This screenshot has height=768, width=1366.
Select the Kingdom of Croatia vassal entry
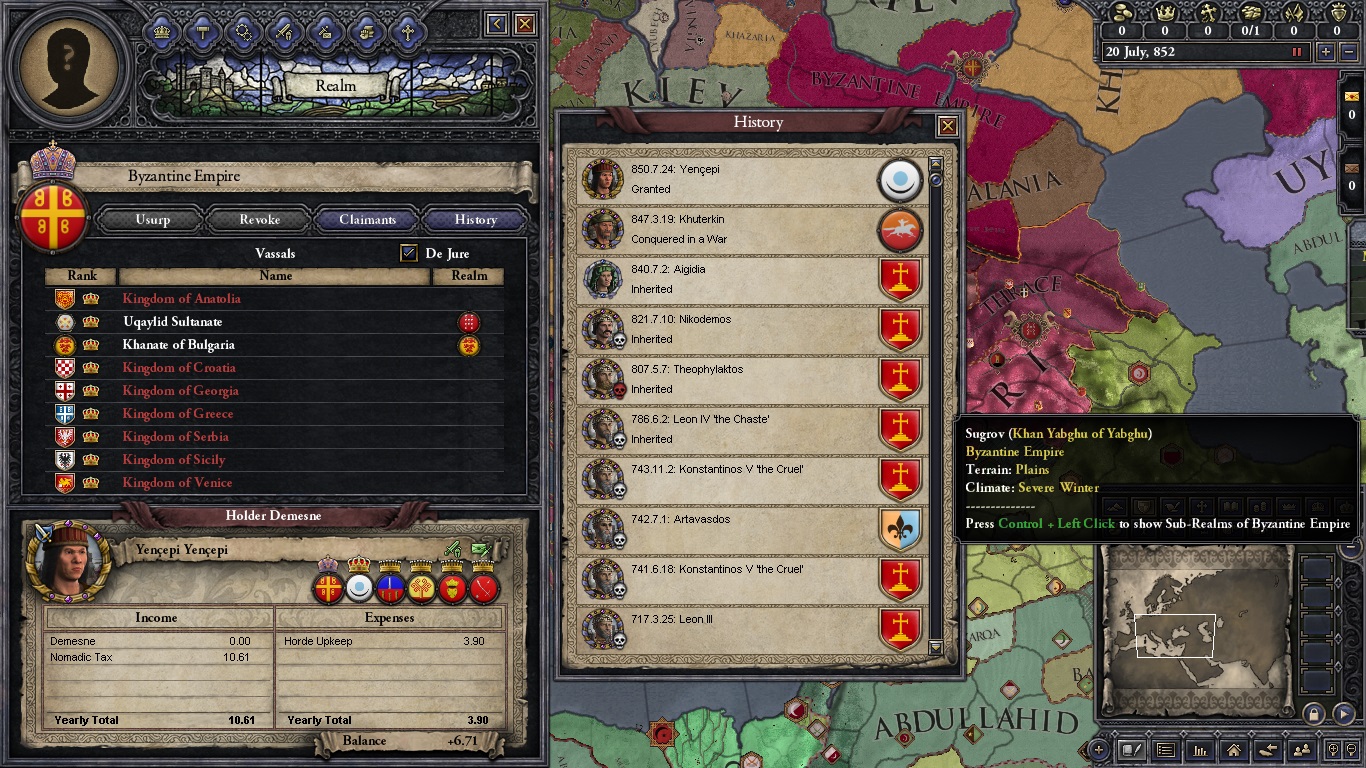pos(178,367)
